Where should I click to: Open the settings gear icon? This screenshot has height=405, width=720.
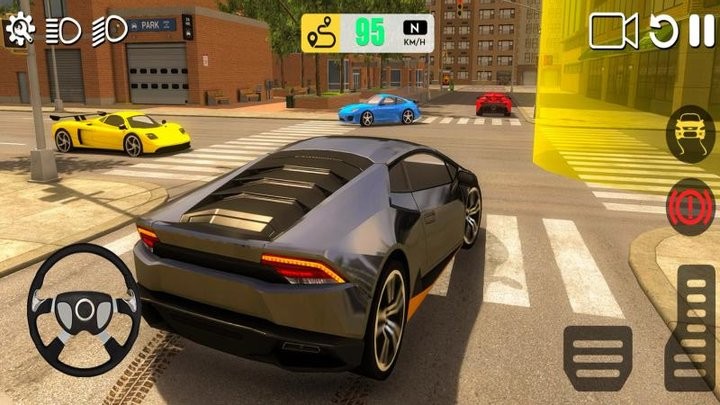point(19,30)
